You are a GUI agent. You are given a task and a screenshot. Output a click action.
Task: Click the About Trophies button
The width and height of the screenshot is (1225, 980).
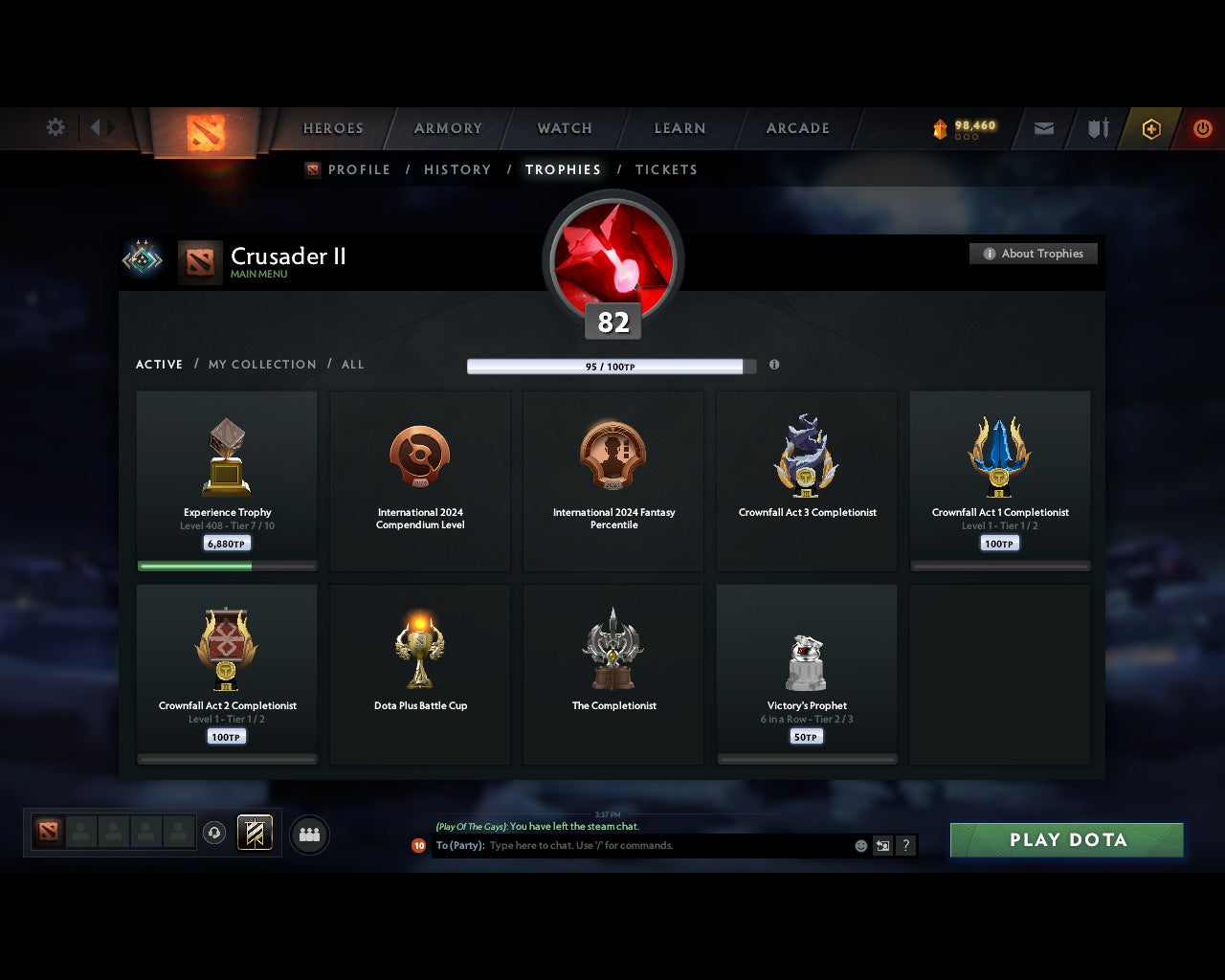coord(1034,254)
